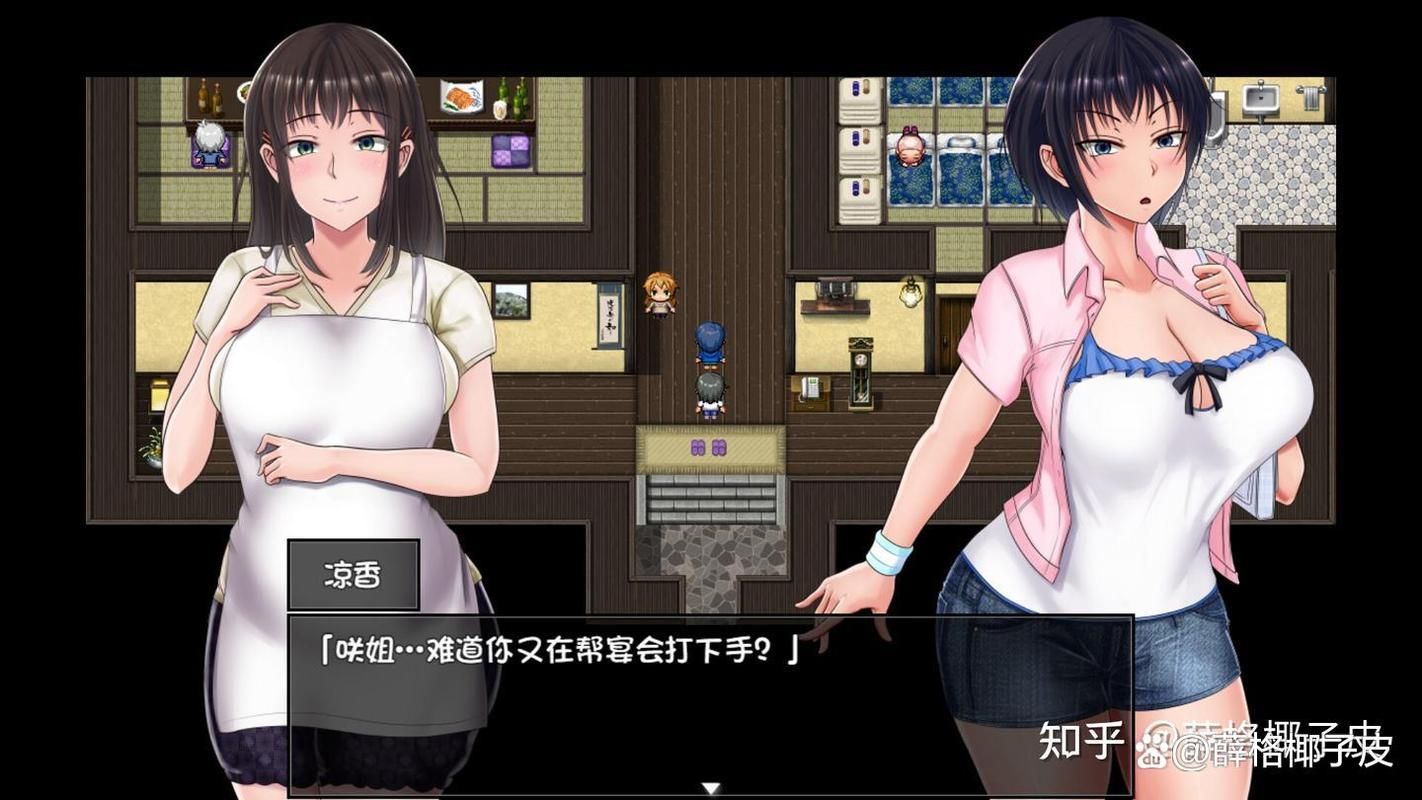Click the continue arrow below the dialogue box

coord(711,786)
